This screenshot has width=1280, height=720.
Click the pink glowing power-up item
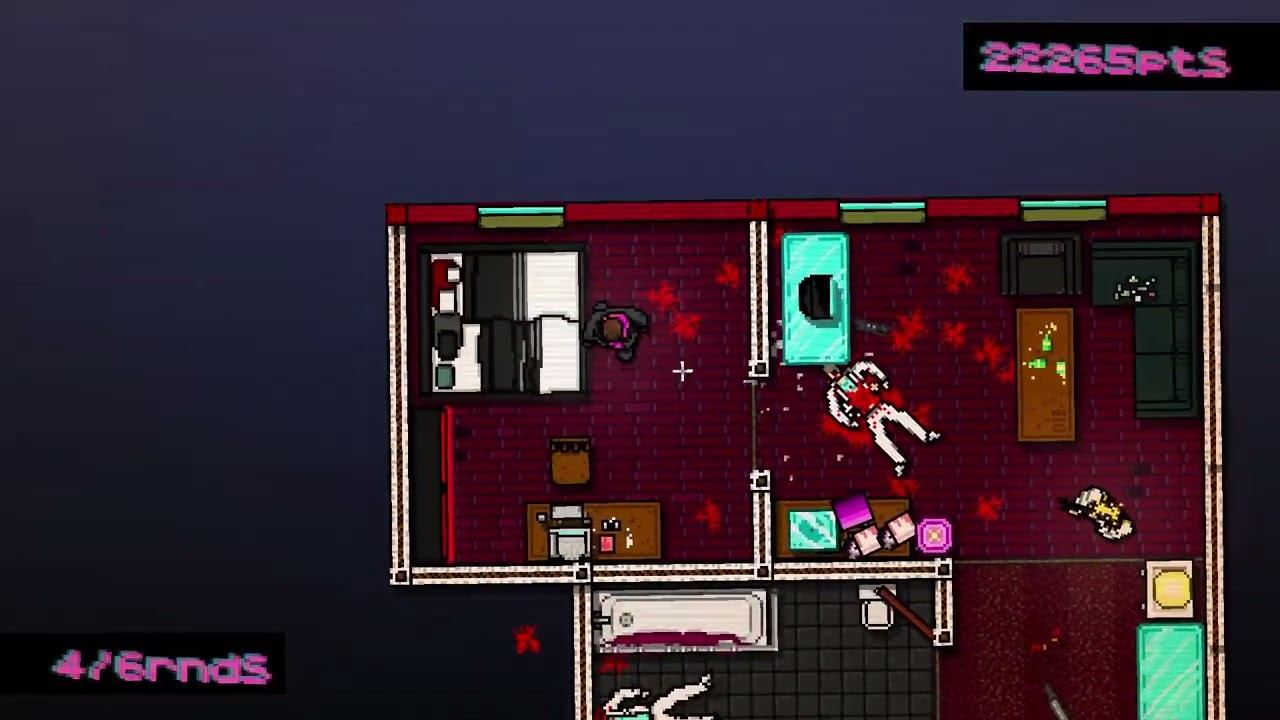tap(933, 537)
